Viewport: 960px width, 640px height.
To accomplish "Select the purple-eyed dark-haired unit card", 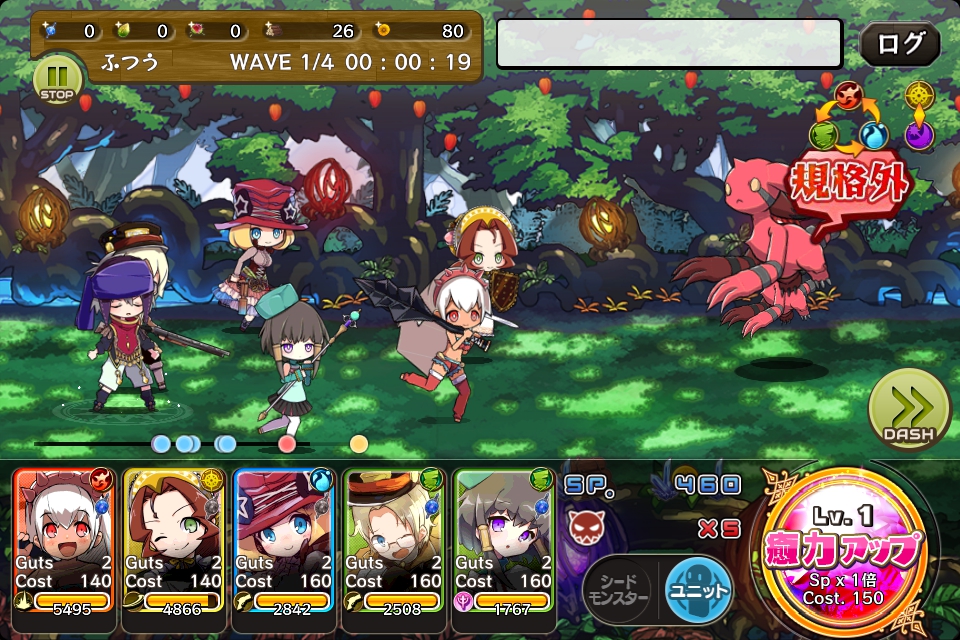I will tap(503, 539).
